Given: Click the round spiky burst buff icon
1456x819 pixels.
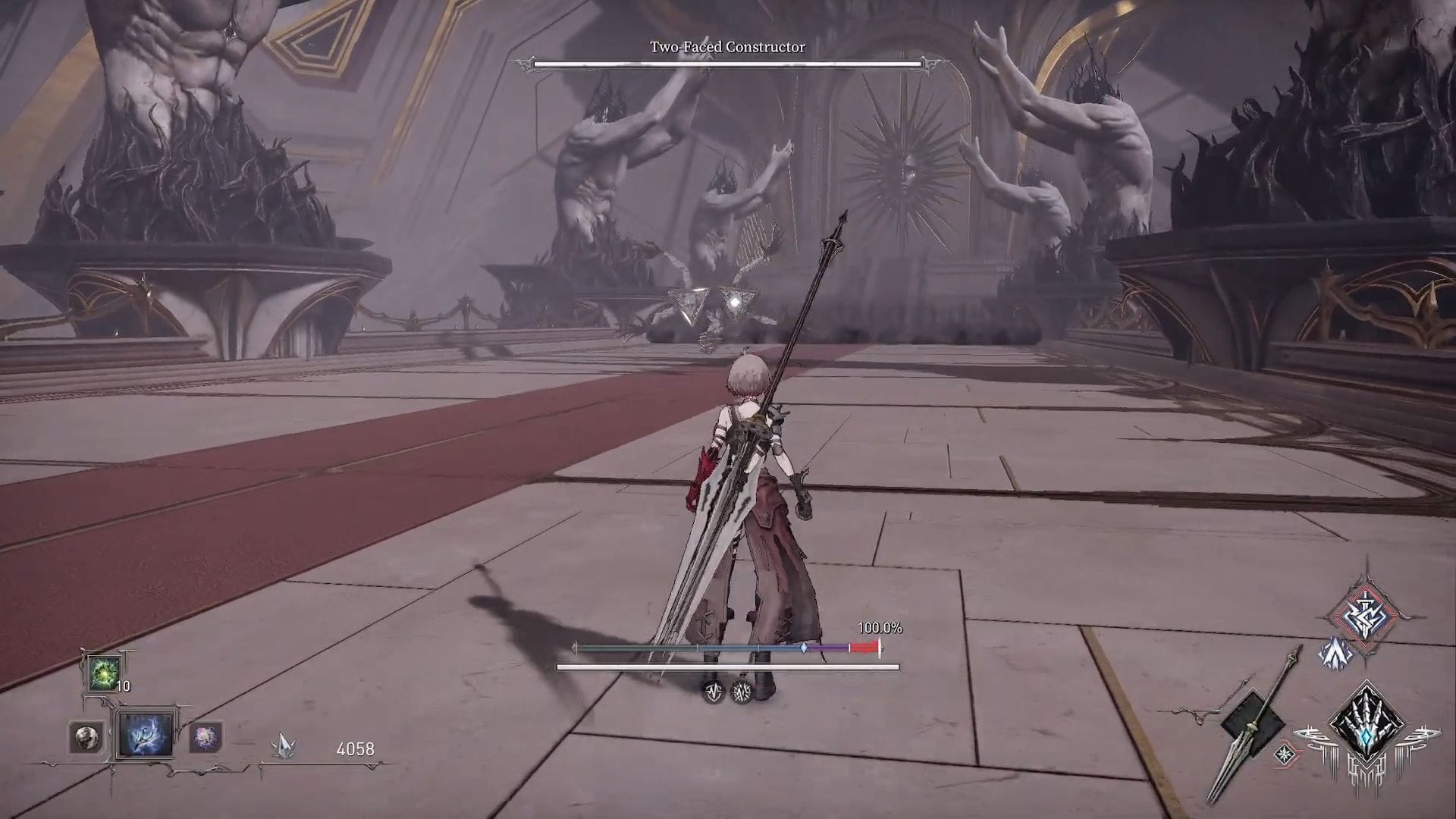Looking at the screenshot, I should (742, 692).
